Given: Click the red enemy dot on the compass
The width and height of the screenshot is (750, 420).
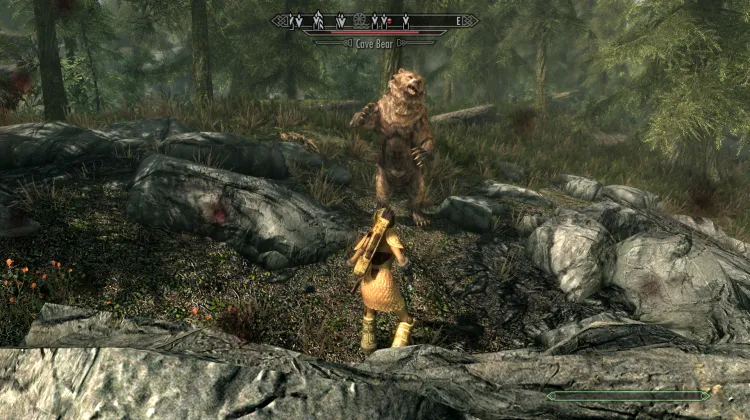Looking at the screenshot, I should [x=389, y=20].
